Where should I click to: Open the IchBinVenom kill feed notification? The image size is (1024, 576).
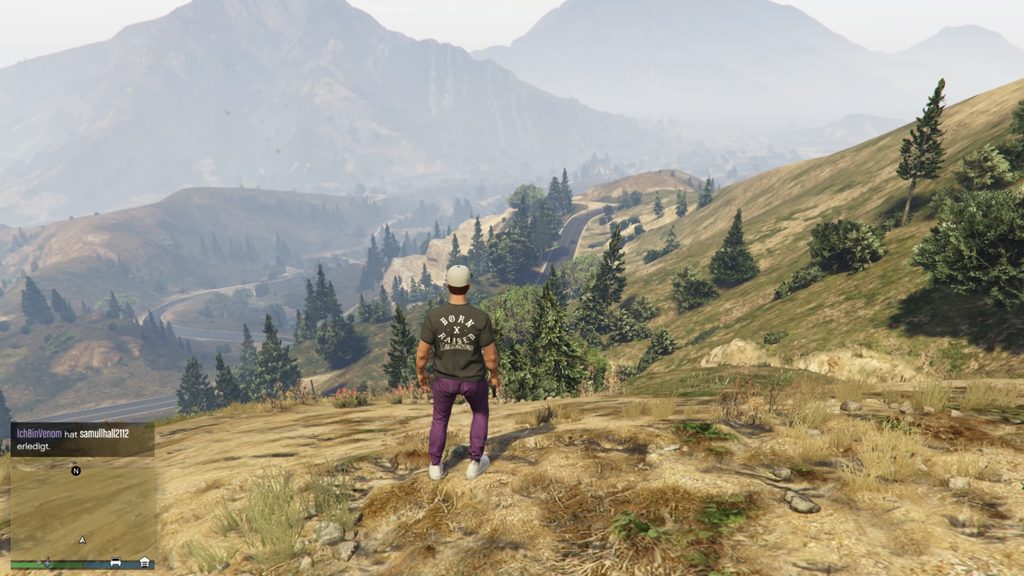82,439
